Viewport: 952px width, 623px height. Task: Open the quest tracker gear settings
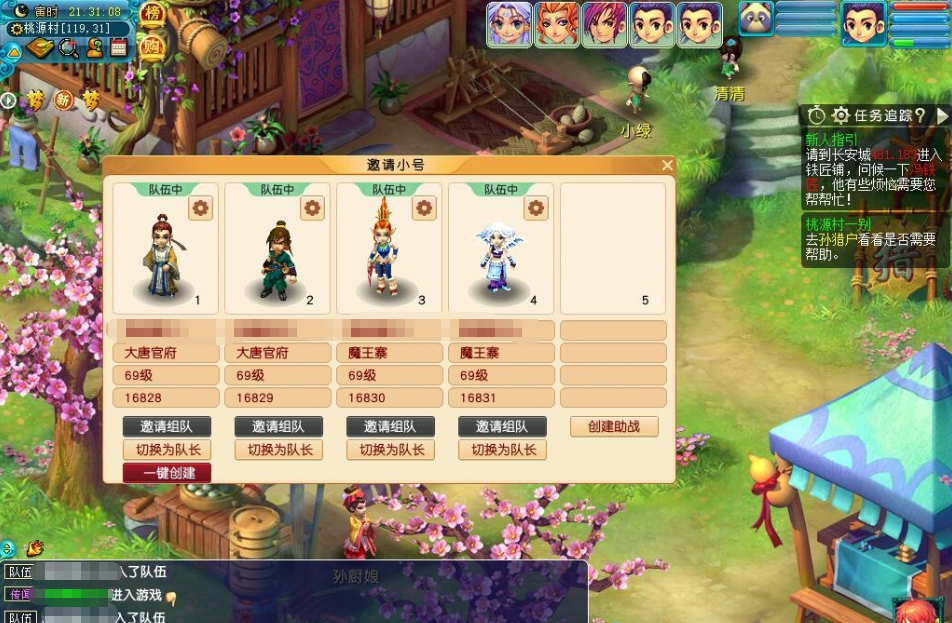tap(841, 116)
